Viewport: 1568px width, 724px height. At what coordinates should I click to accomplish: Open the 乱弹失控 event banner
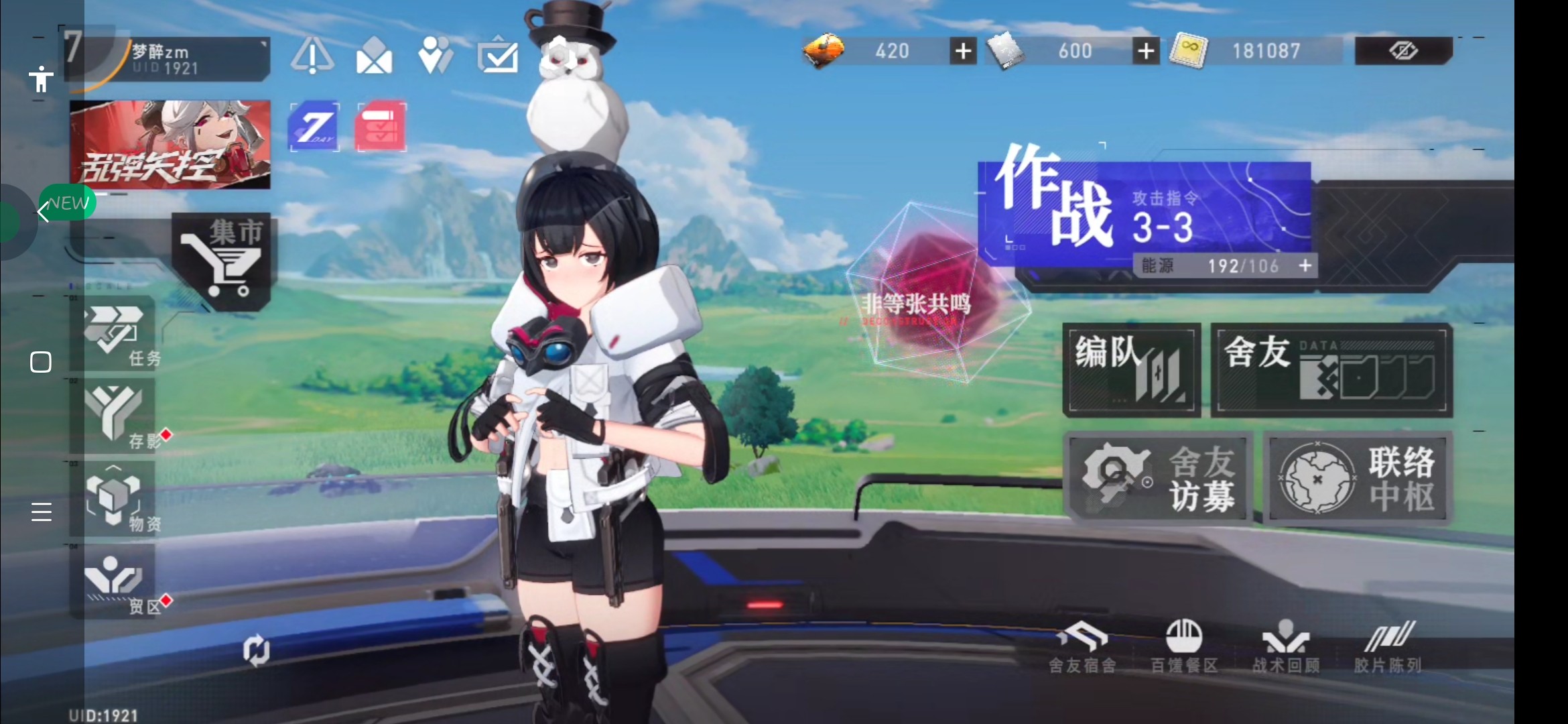pos(170,144)
